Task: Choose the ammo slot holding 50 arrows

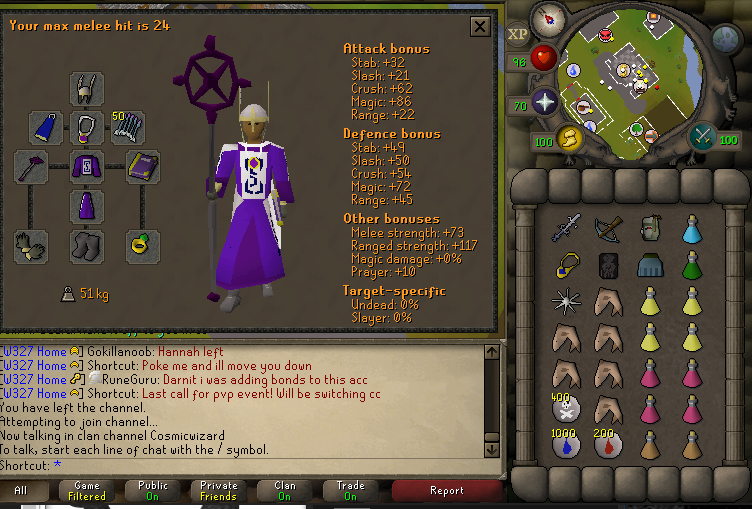Action: click(x=127, y=127)
